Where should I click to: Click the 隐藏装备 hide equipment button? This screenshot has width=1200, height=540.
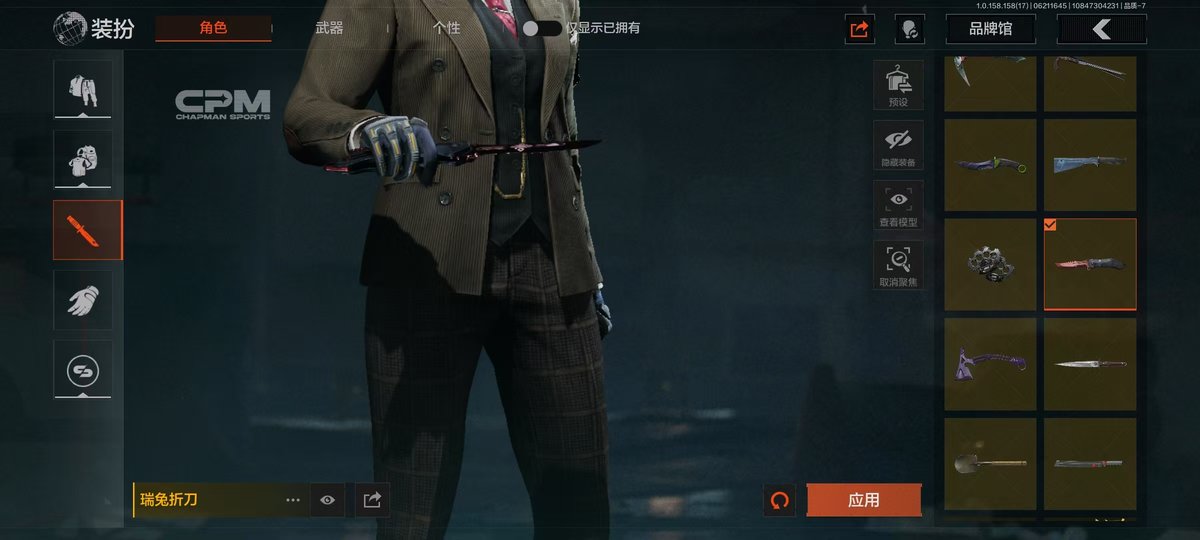pyautogui.click(x=898, y=145)
